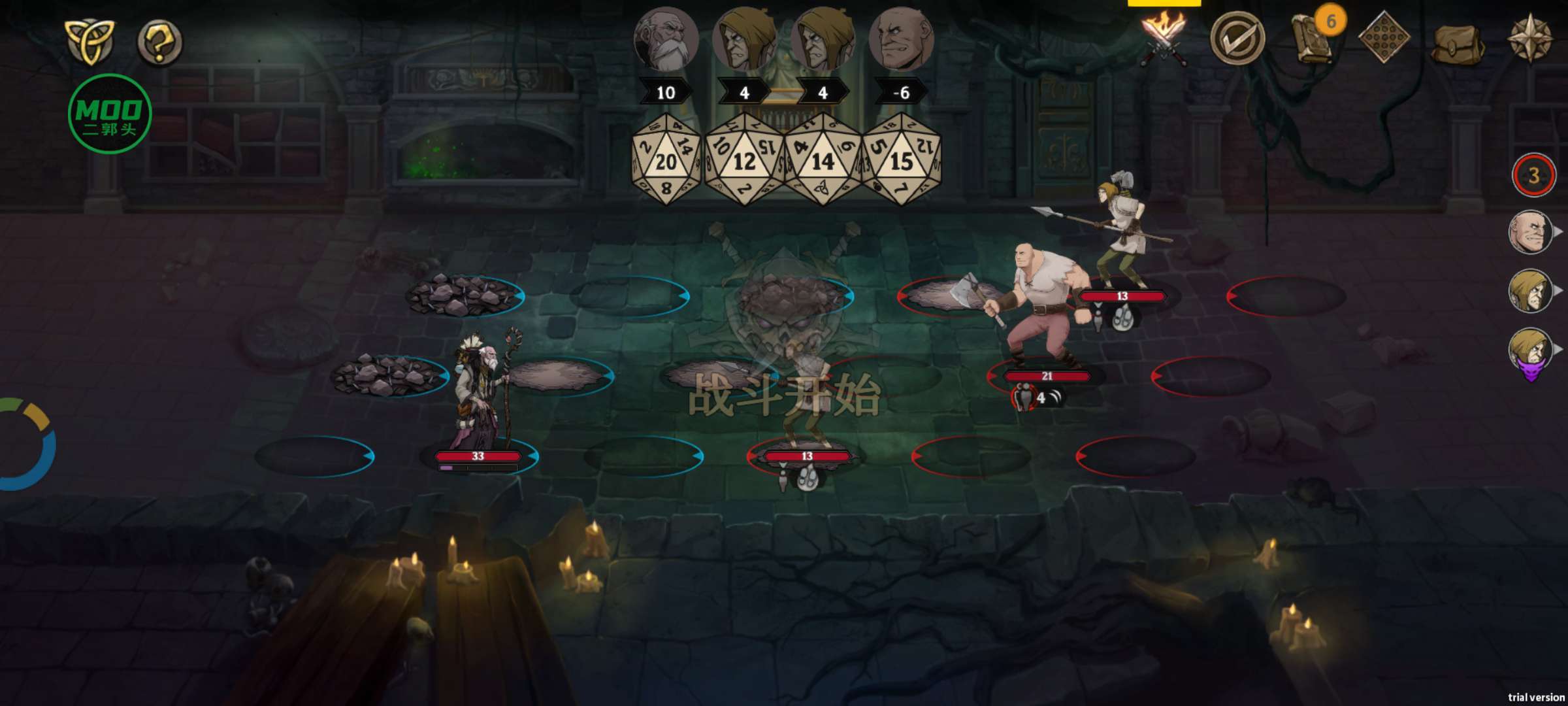Image resolution: width=1568 pixels, height=706 pixels.
Task: Click the flaming crossed swords icon
Action: [1164, 39]
